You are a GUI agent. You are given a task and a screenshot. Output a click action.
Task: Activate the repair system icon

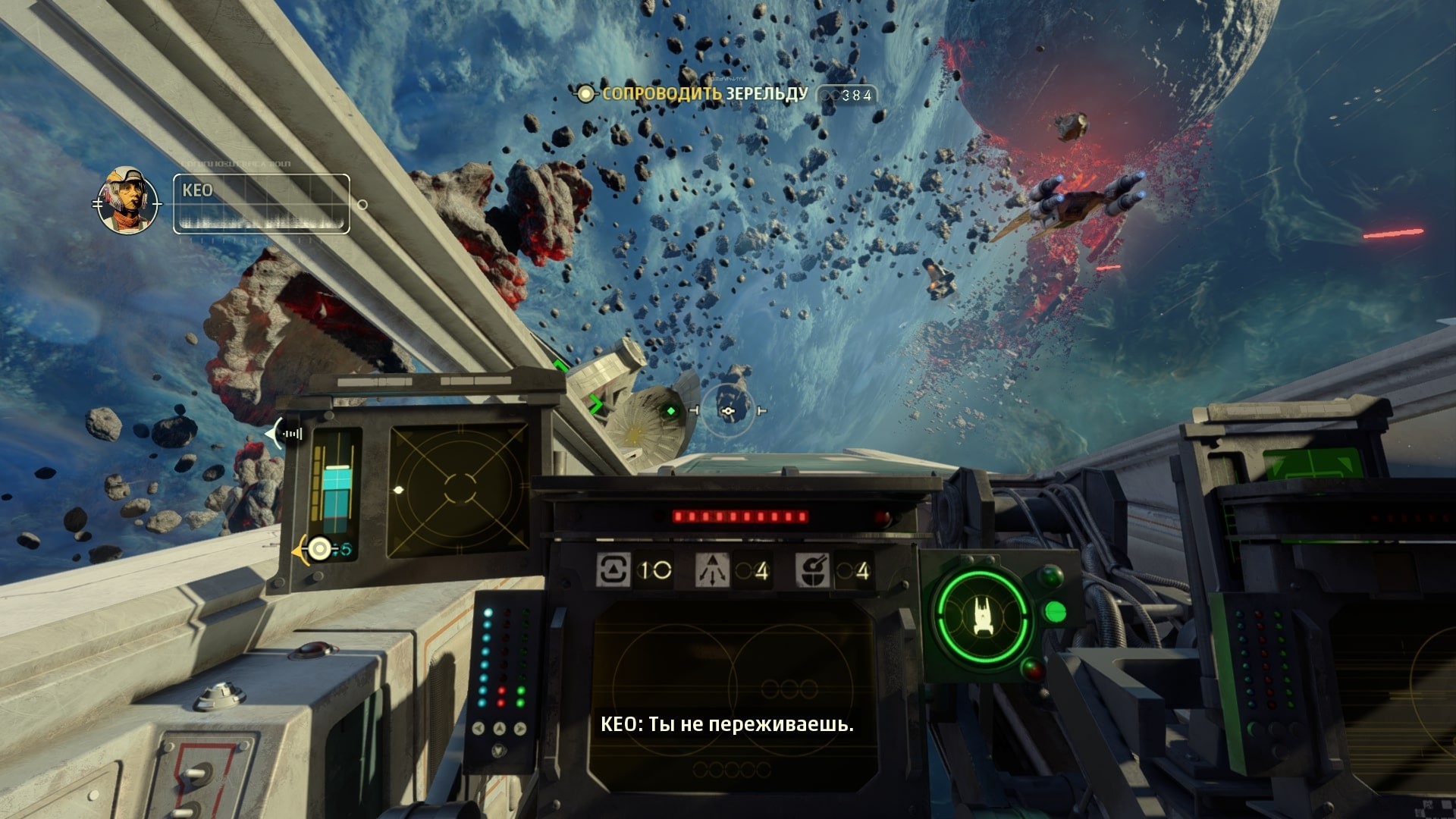[613, 570]
